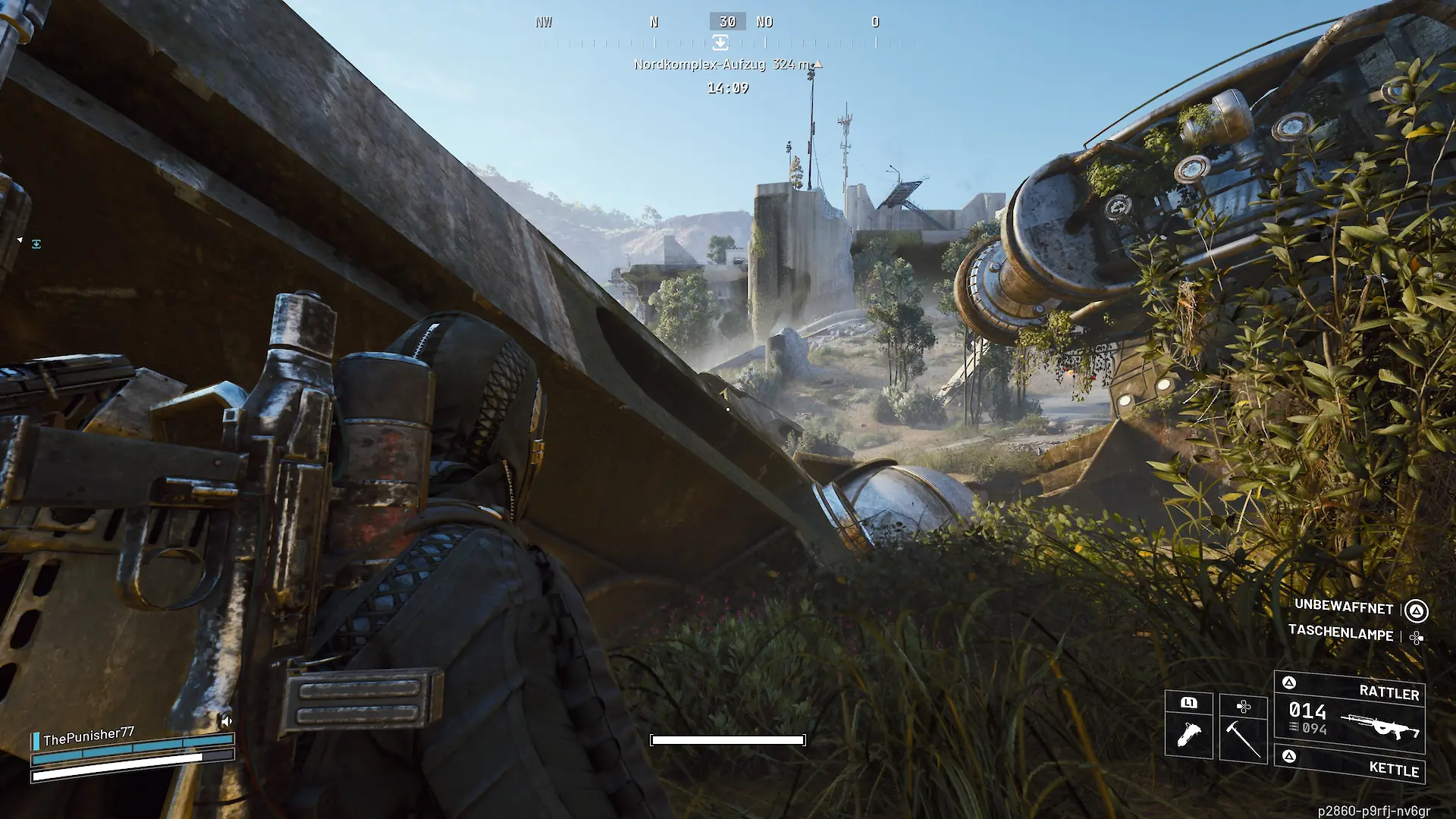Select the ThePunisher77 player nameplate
This screenshot has width=1456, height=819.
click(x=88, y=736)
